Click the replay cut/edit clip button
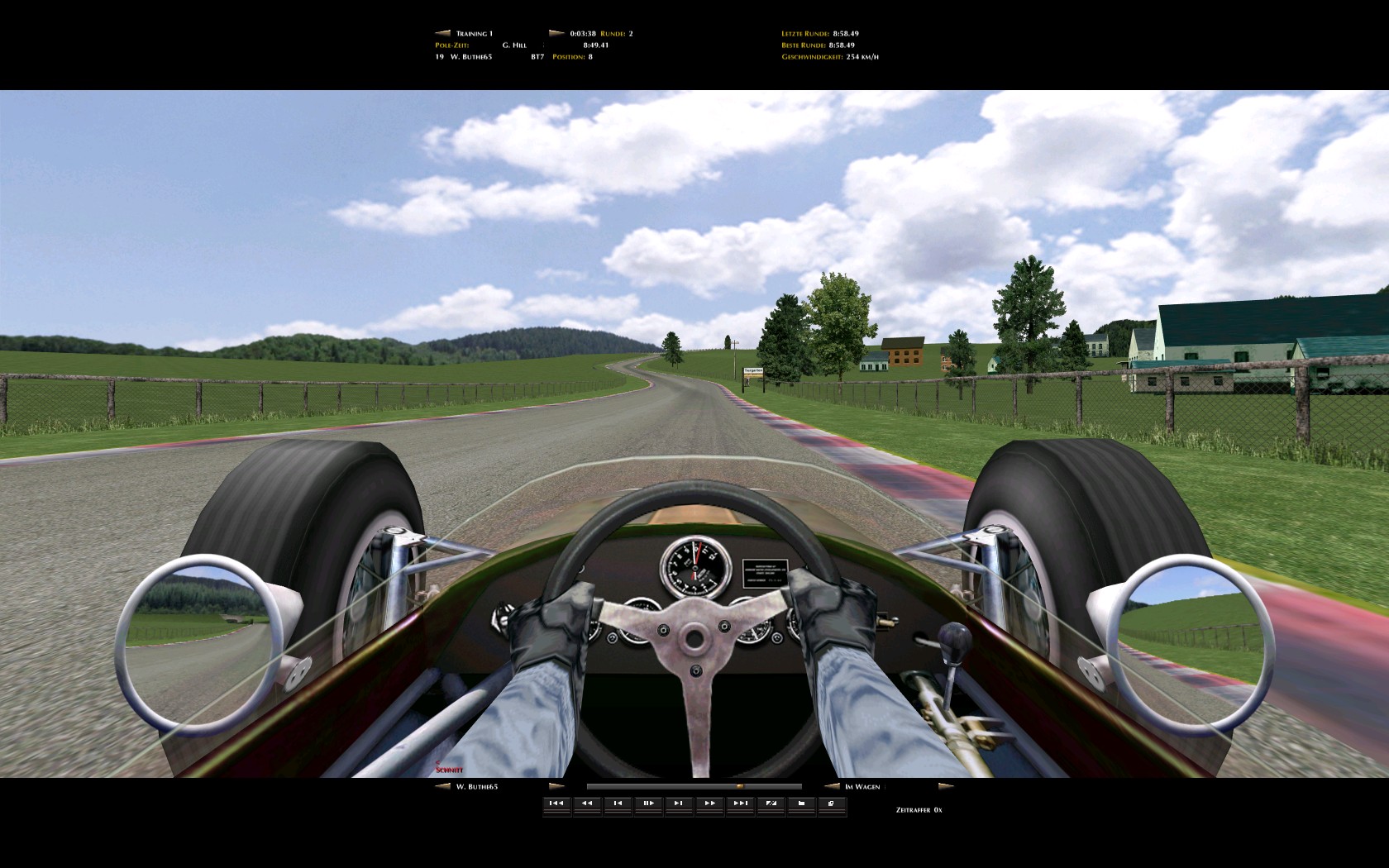1389x868 pixels. pyautogui.click(x=771, y=804)
